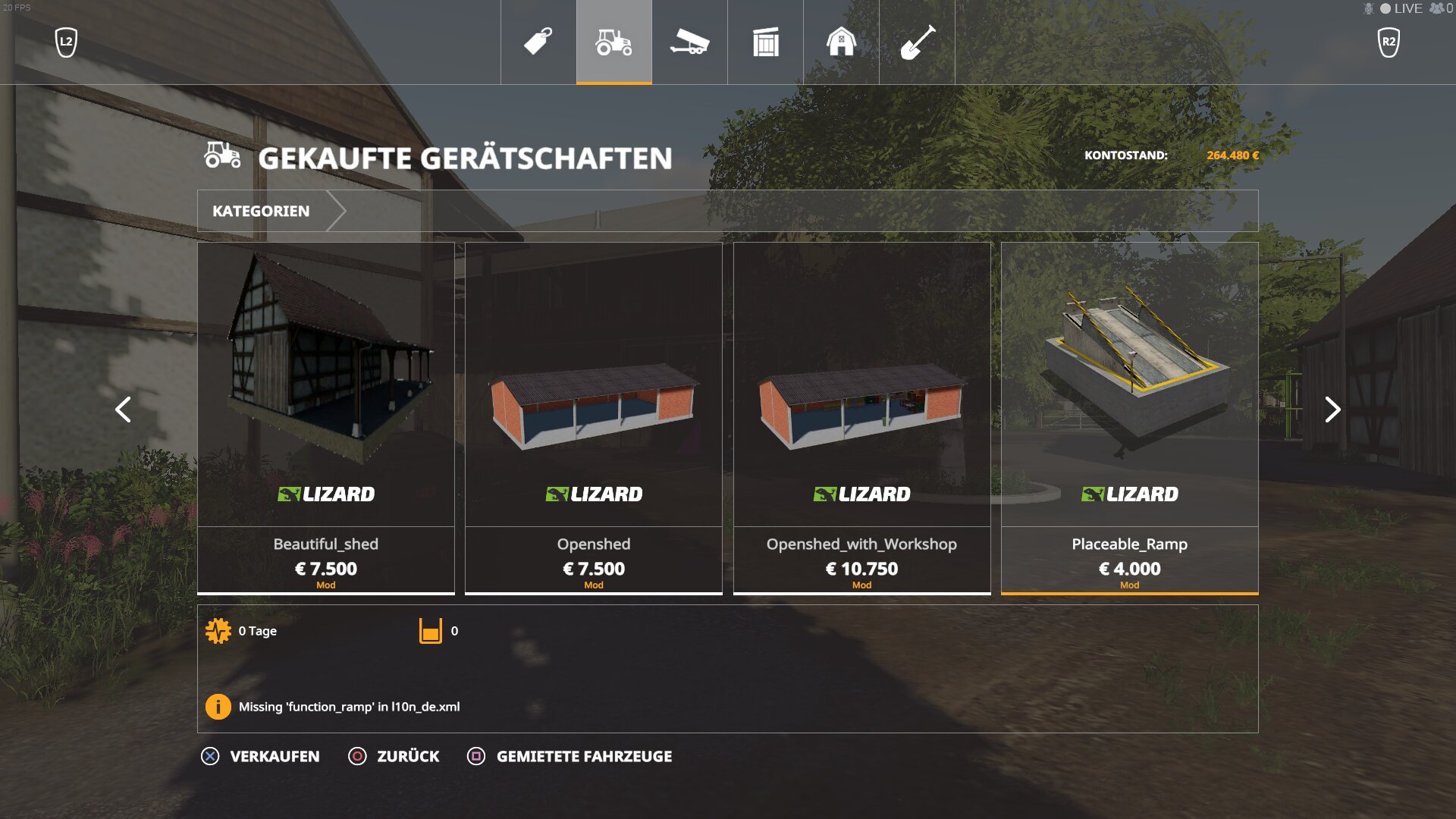Pick the Placeable_Ramp item card
1456x819 pixels.
tap(1129, 417)
